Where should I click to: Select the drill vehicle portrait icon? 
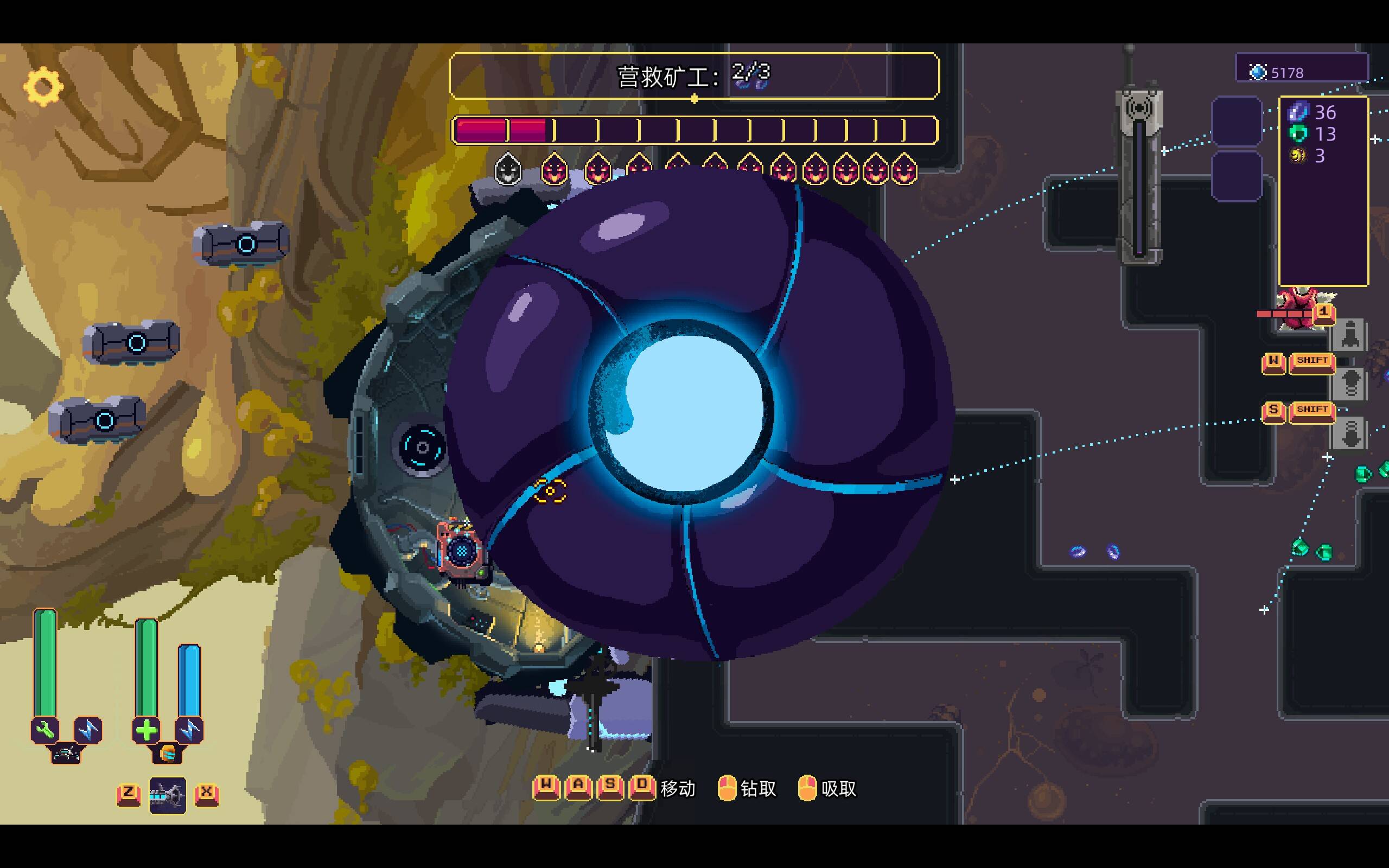pyautogui.click(x=66, y=752)
